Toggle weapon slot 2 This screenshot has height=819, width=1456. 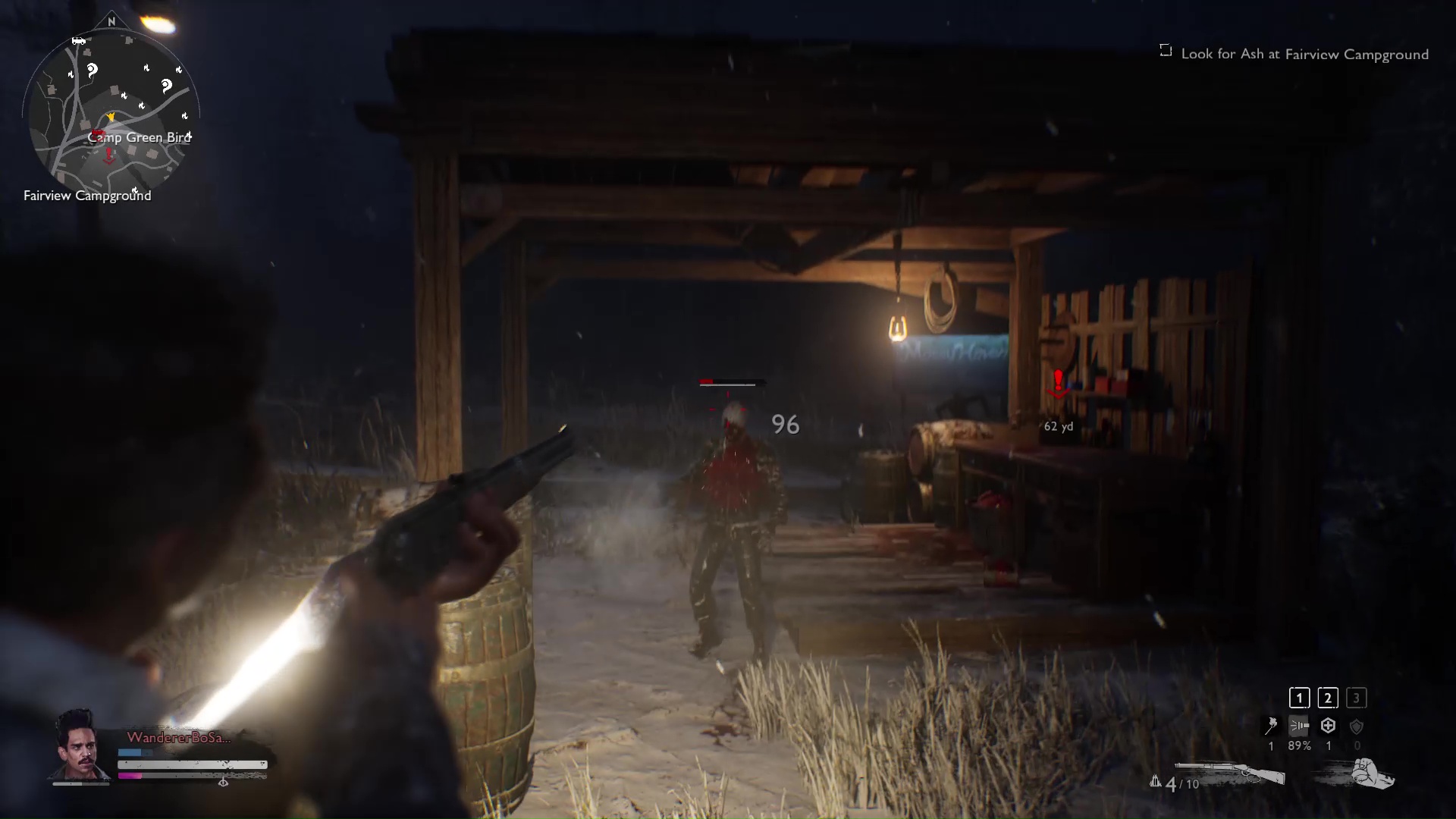1328,697
